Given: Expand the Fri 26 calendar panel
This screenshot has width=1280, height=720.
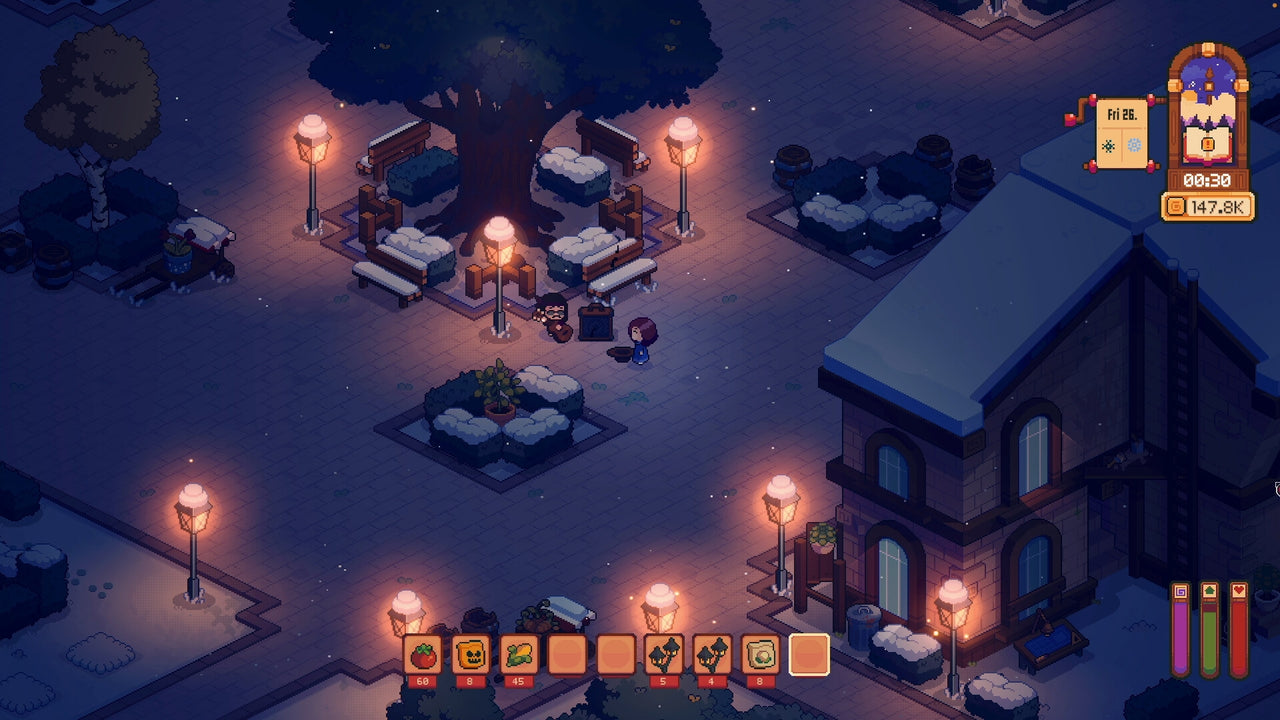Looking at the screenshot, I should [1122, 116].
